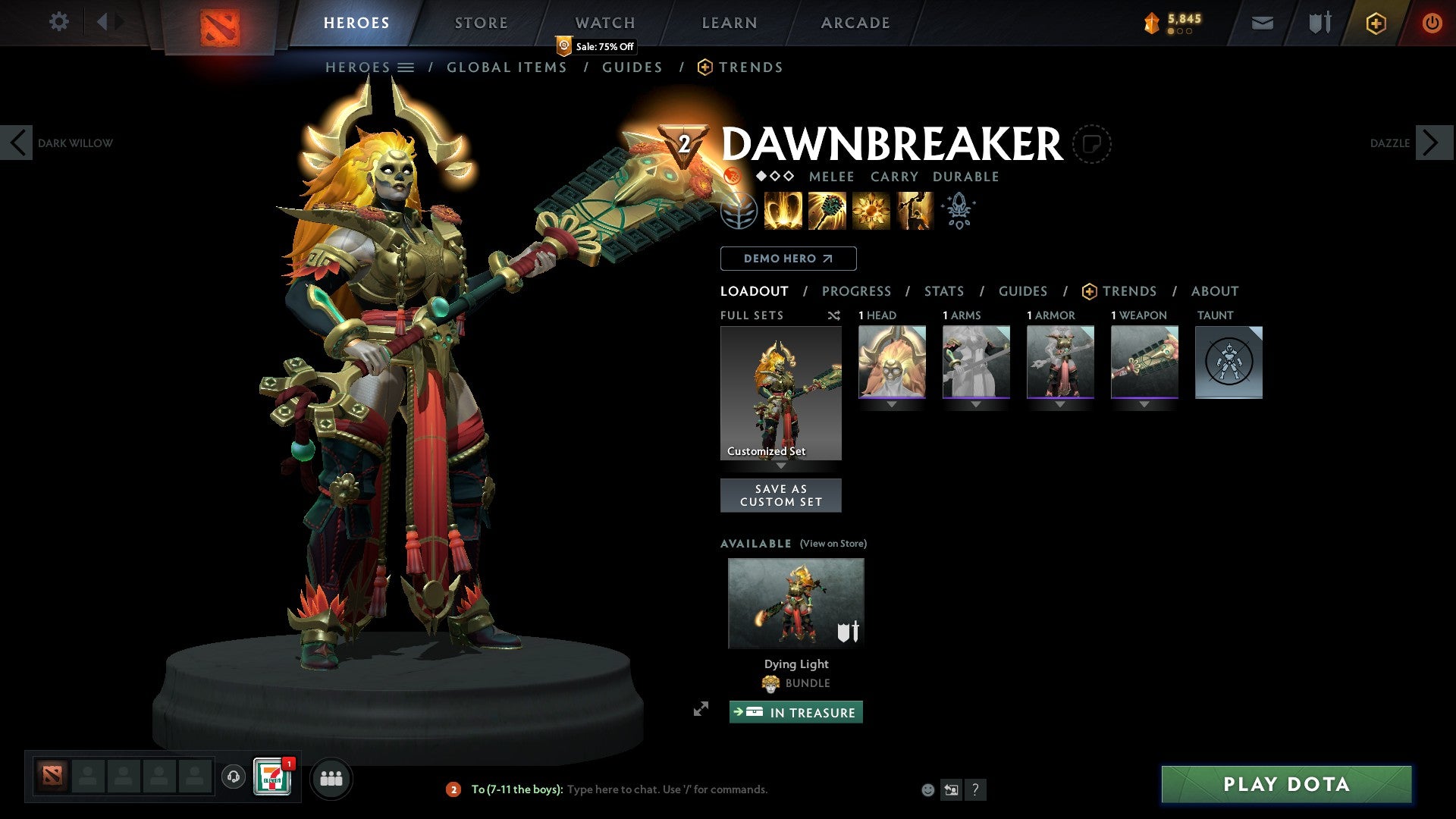Toggle the voice chat icon near party slots

[x=233, y=777]
